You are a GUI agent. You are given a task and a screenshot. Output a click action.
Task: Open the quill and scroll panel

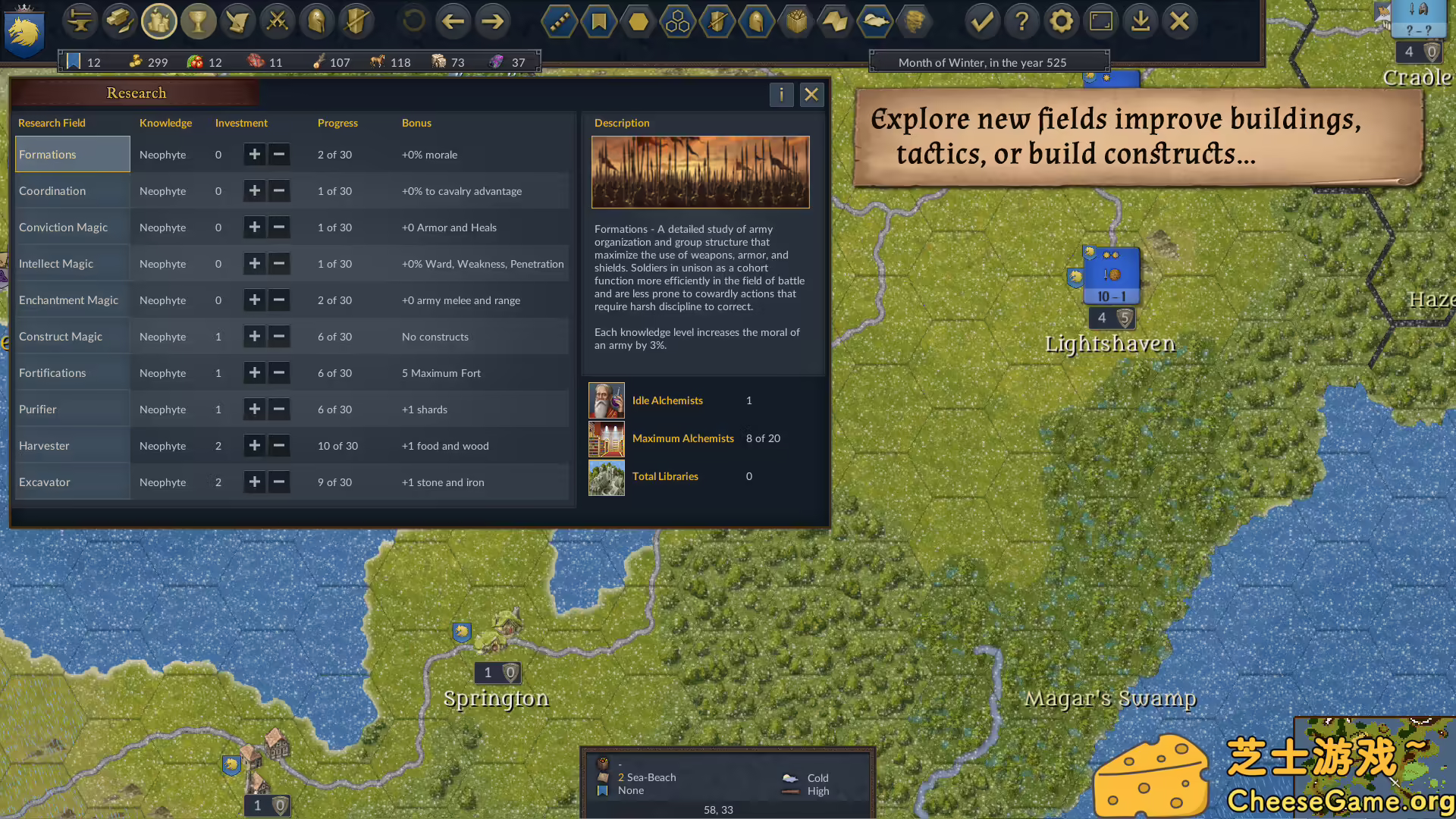tap(238, 21)
